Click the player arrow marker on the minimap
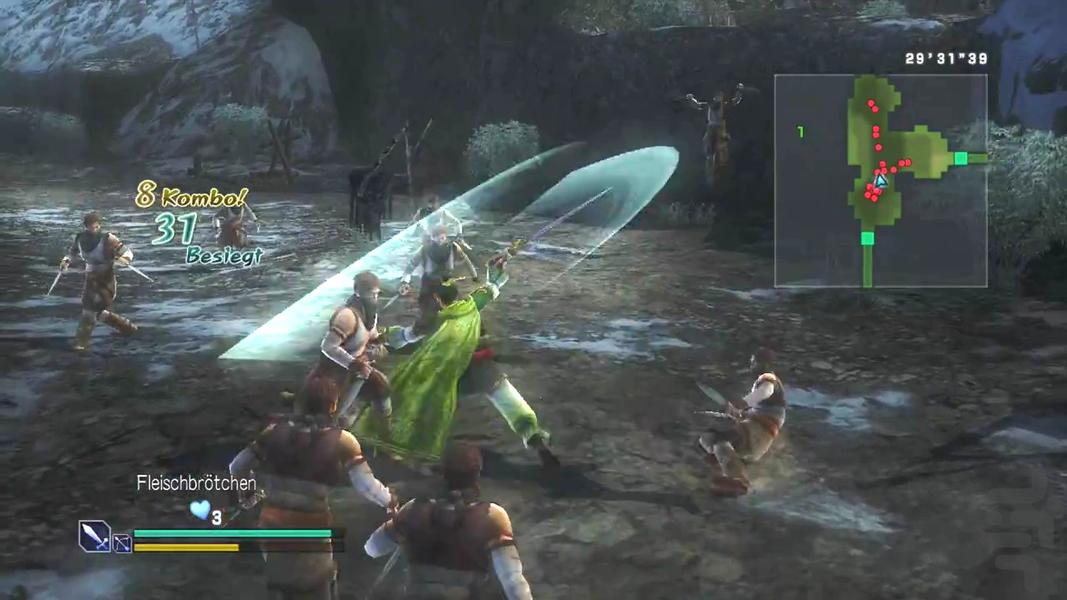 880,181
